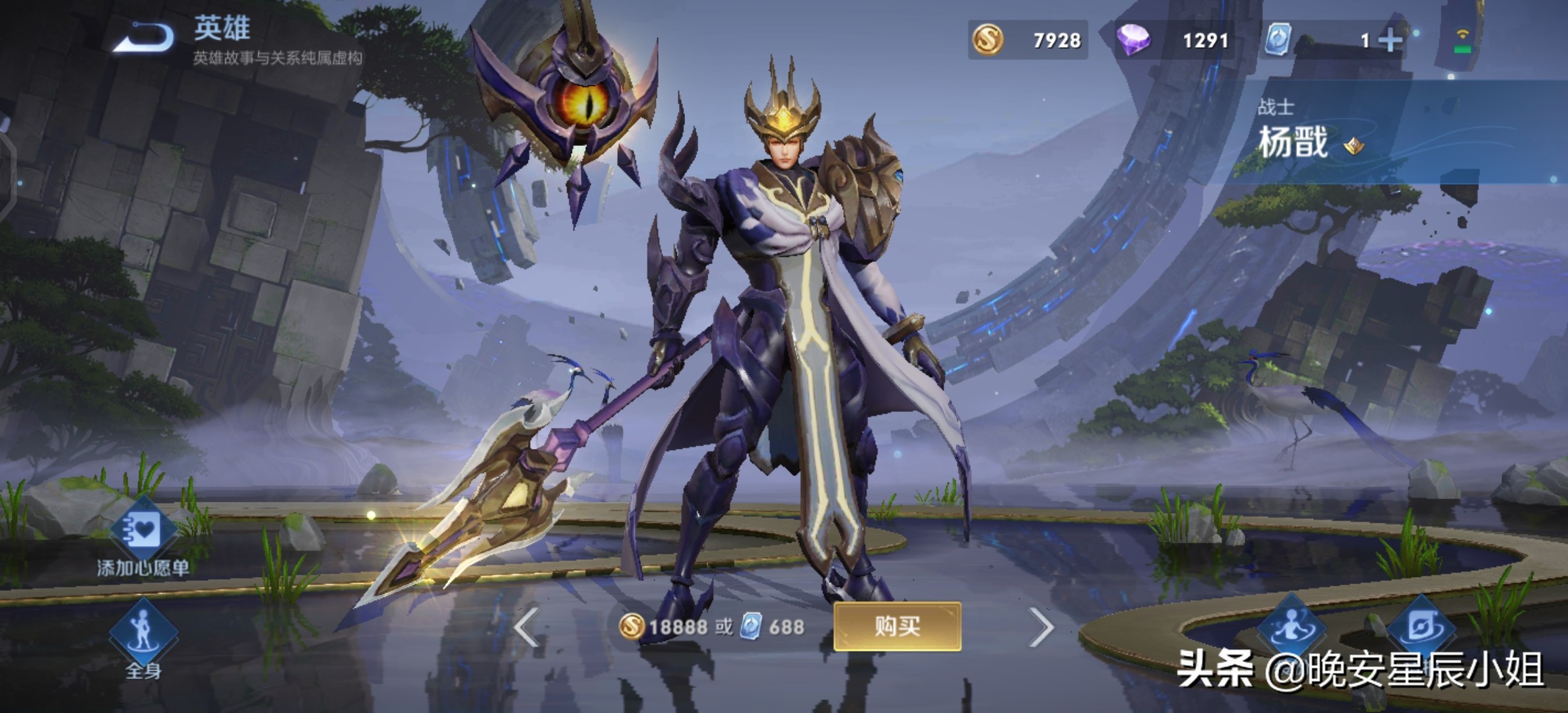Open the scroll-shaped diamond icon

coord(1421,626)
